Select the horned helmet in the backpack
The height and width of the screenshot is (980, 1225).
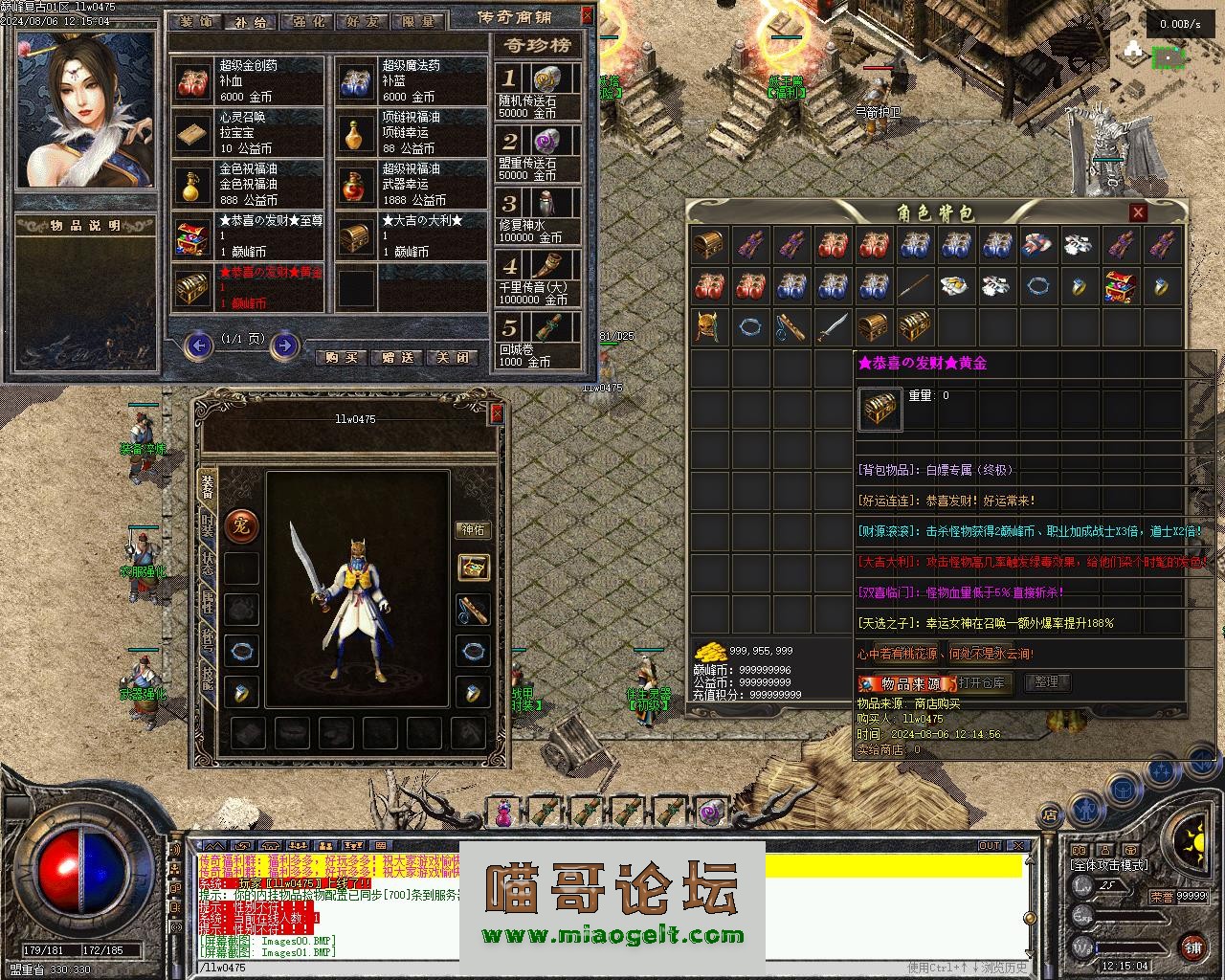tap(709, 327)
